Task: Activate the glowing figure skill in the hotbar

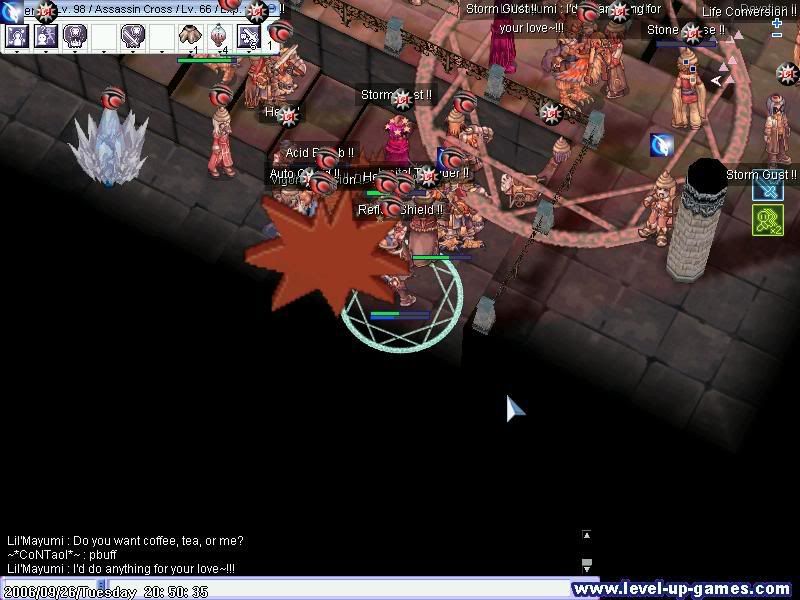Action: click(17, 37)
